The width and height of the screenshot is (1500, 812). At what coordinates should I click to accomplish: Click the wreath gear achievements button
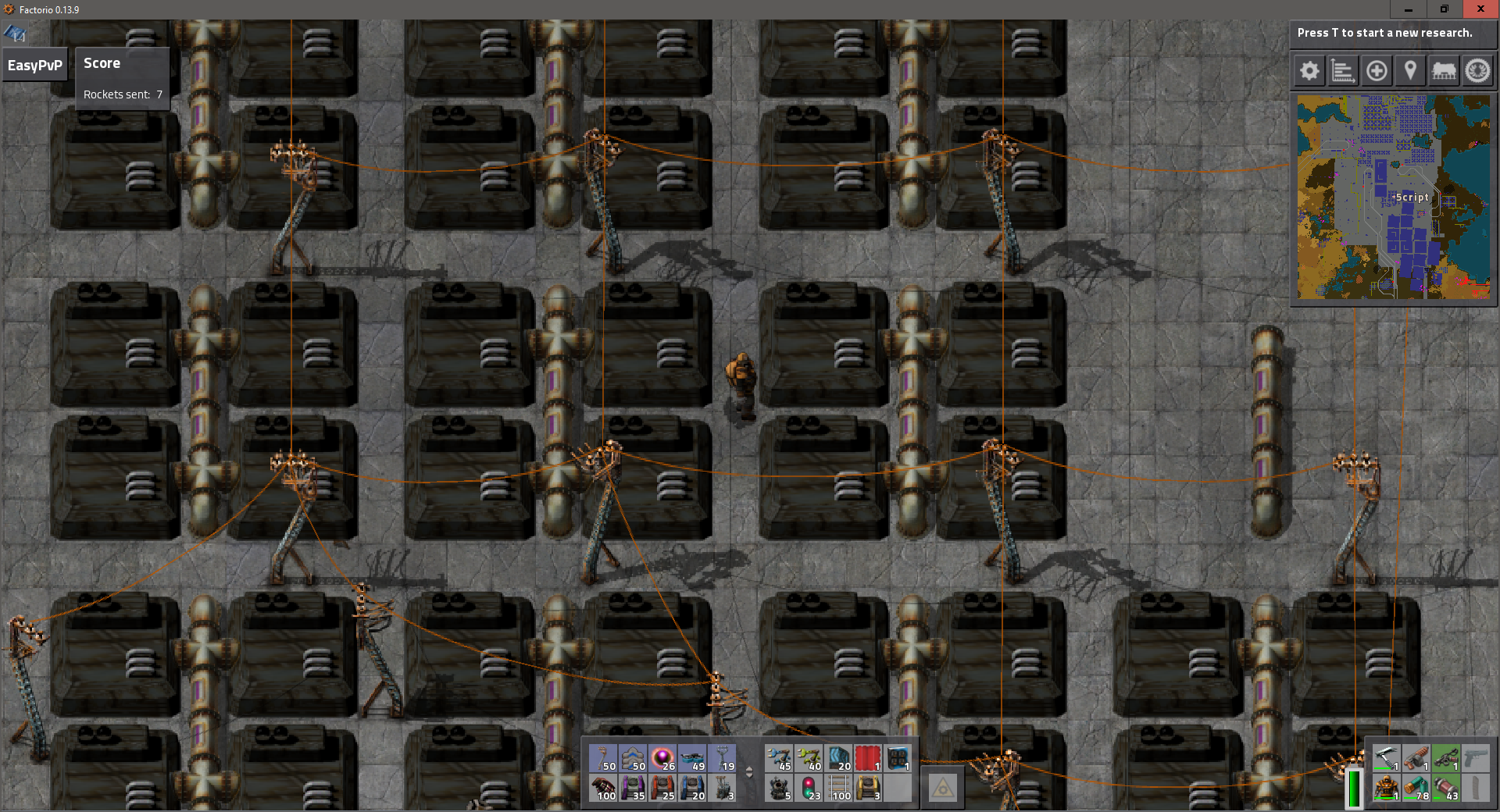tap(1477, 71)
